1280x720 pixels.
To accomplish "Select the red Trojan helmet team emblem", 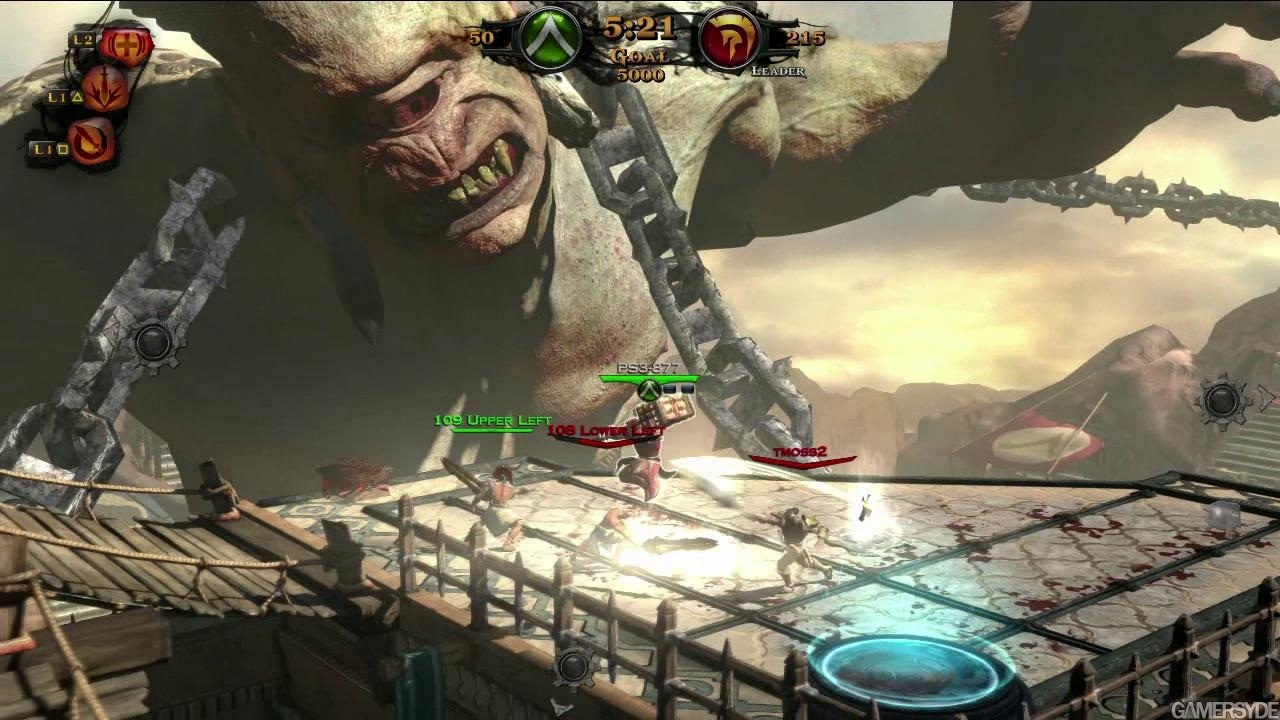I will pos(726,40).
